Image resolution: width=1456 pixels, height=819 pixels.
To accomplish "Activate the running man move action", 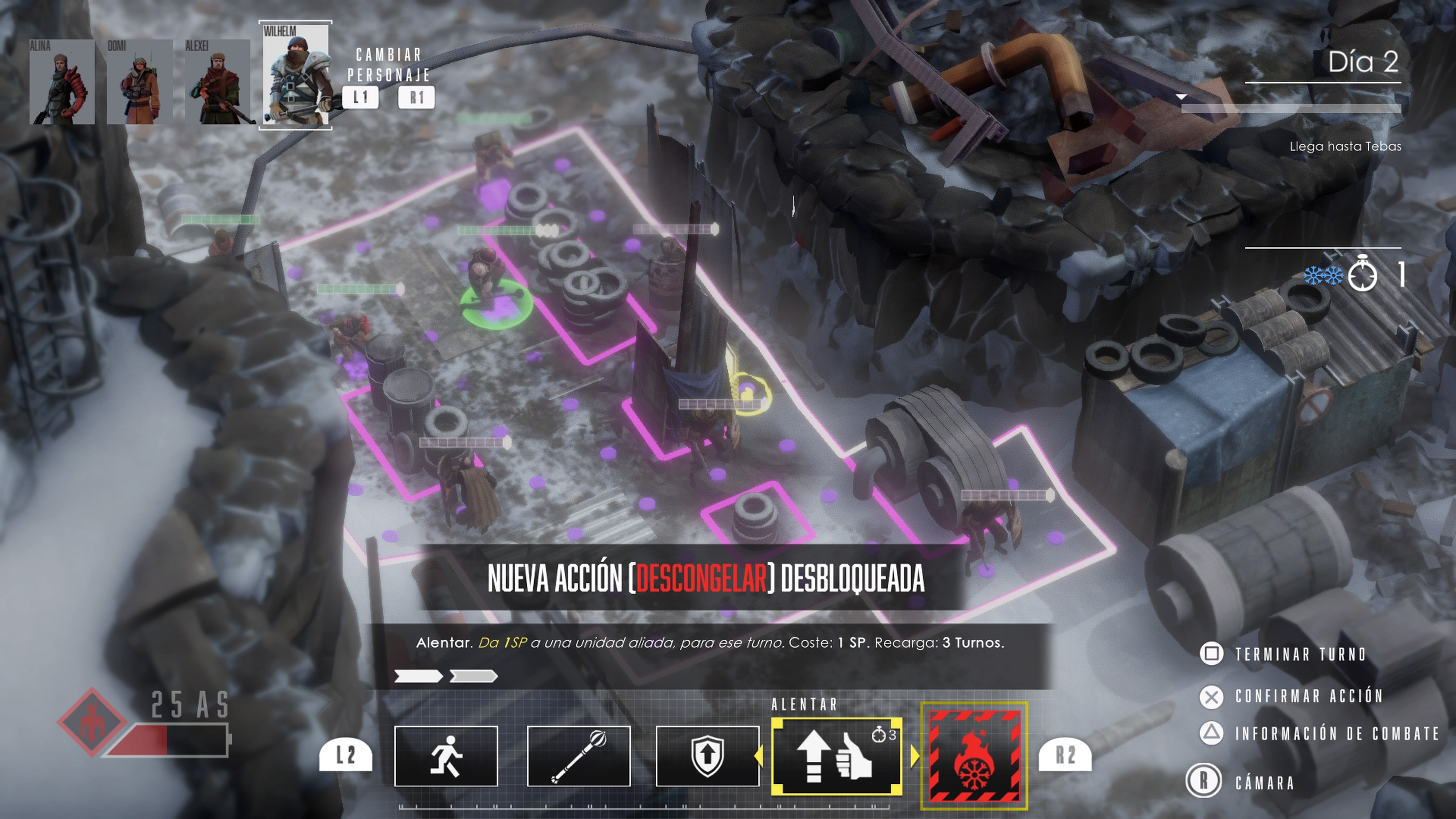I will point(446,756).
